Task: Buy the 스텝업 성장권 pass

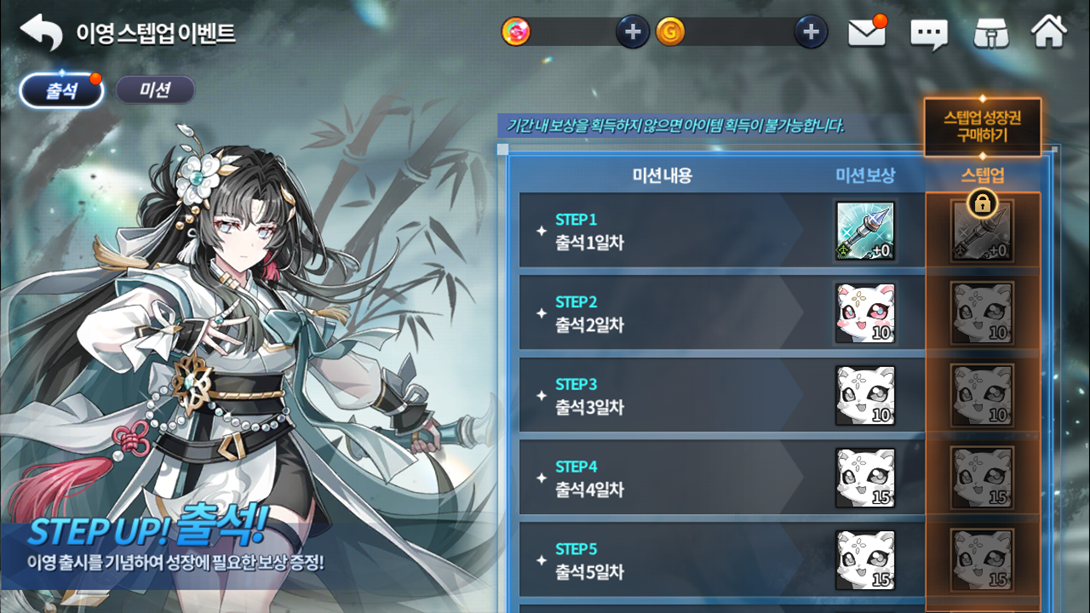Action: coord(982,126)
